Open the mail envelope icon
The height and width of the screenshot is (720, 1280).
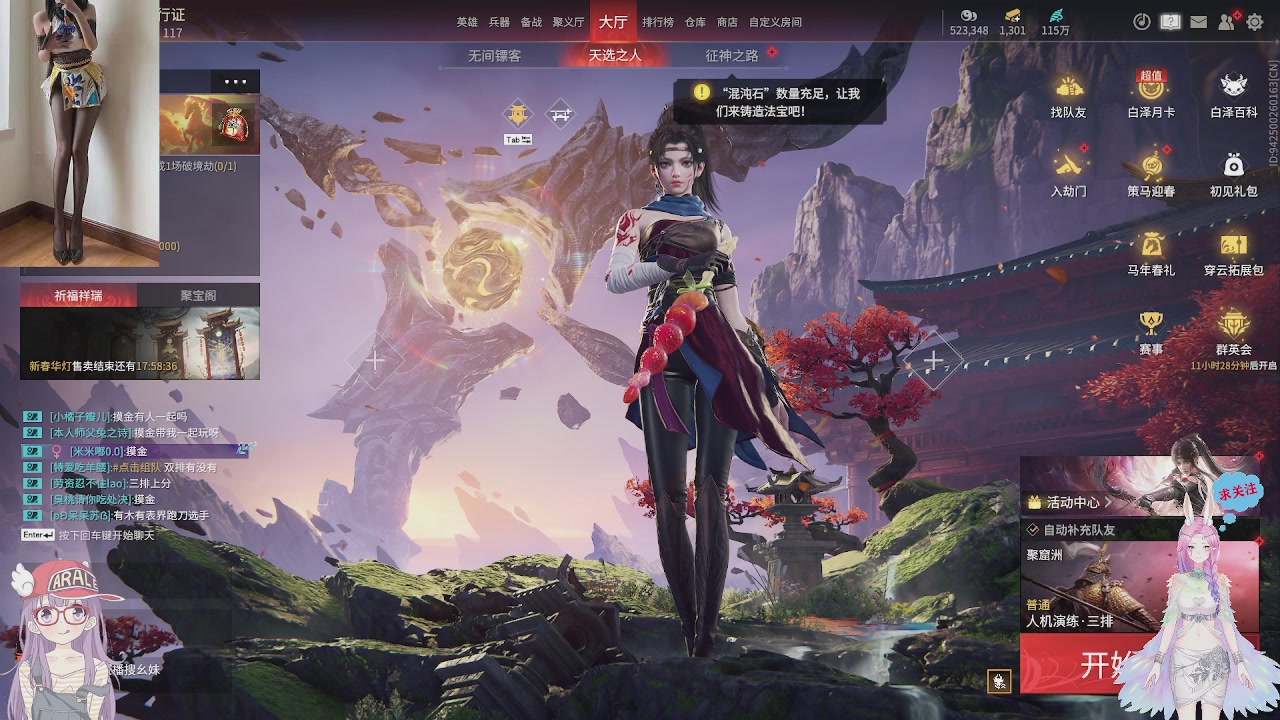point(1198,22)
